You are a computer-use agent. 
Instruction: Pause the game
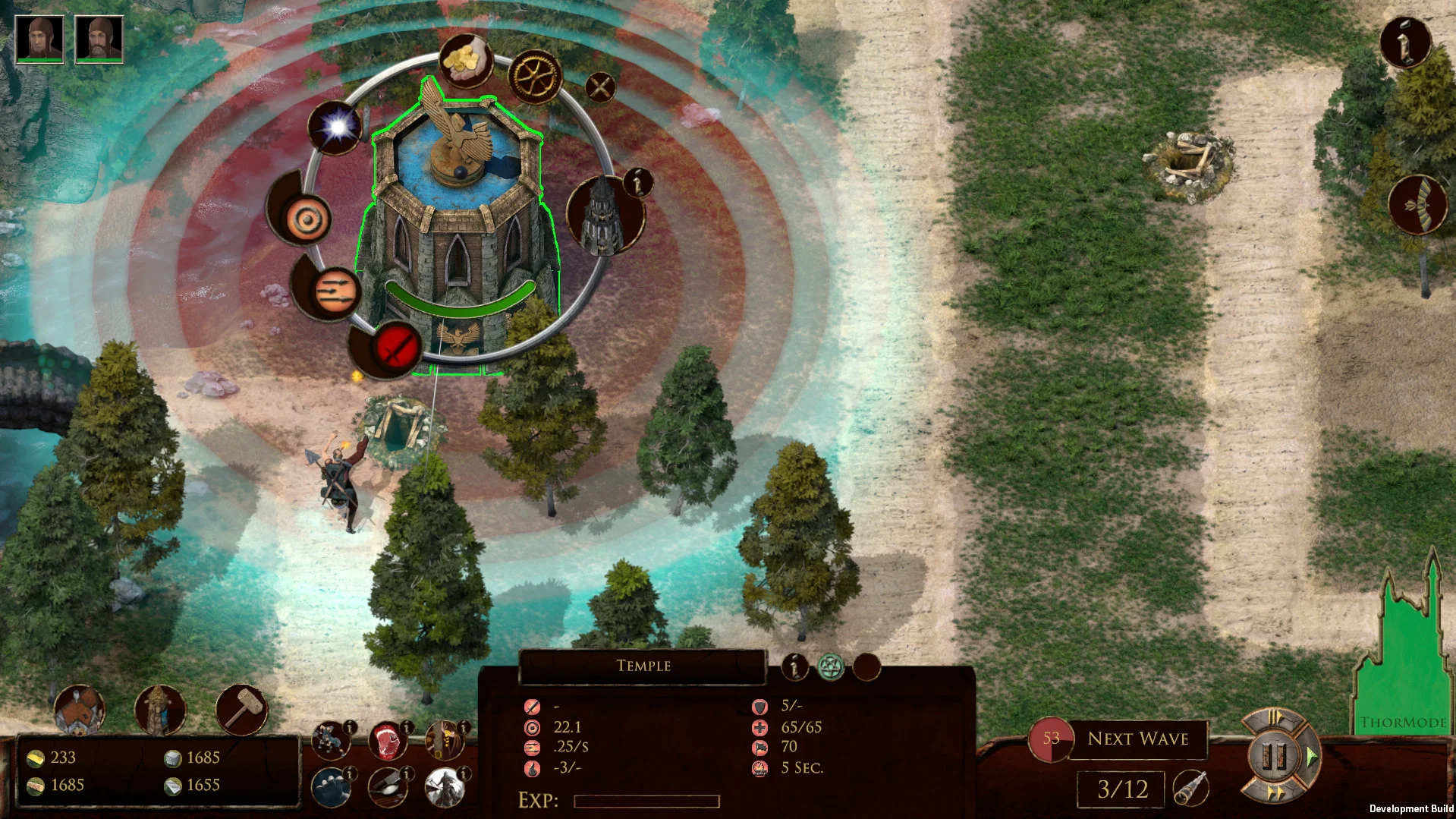click(x=1274, y=756)
